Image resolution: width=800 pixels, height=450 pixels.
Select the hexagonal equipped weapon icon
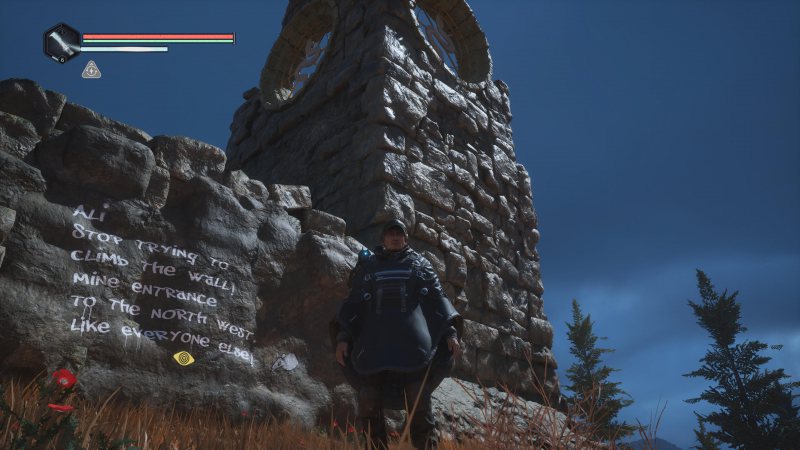(62, 43)
